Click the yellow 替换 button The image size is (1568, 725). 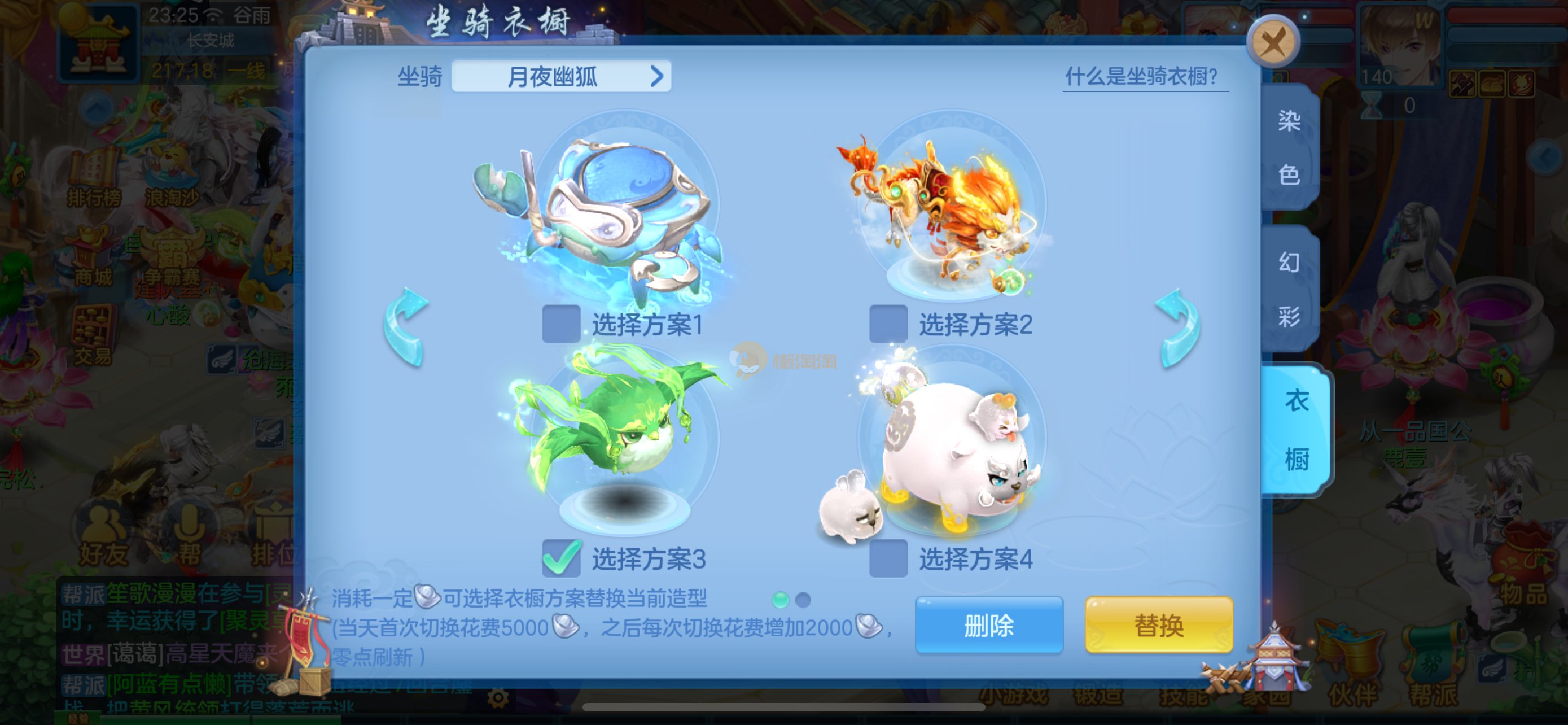pyautogui.click(x=1158, y=624)
